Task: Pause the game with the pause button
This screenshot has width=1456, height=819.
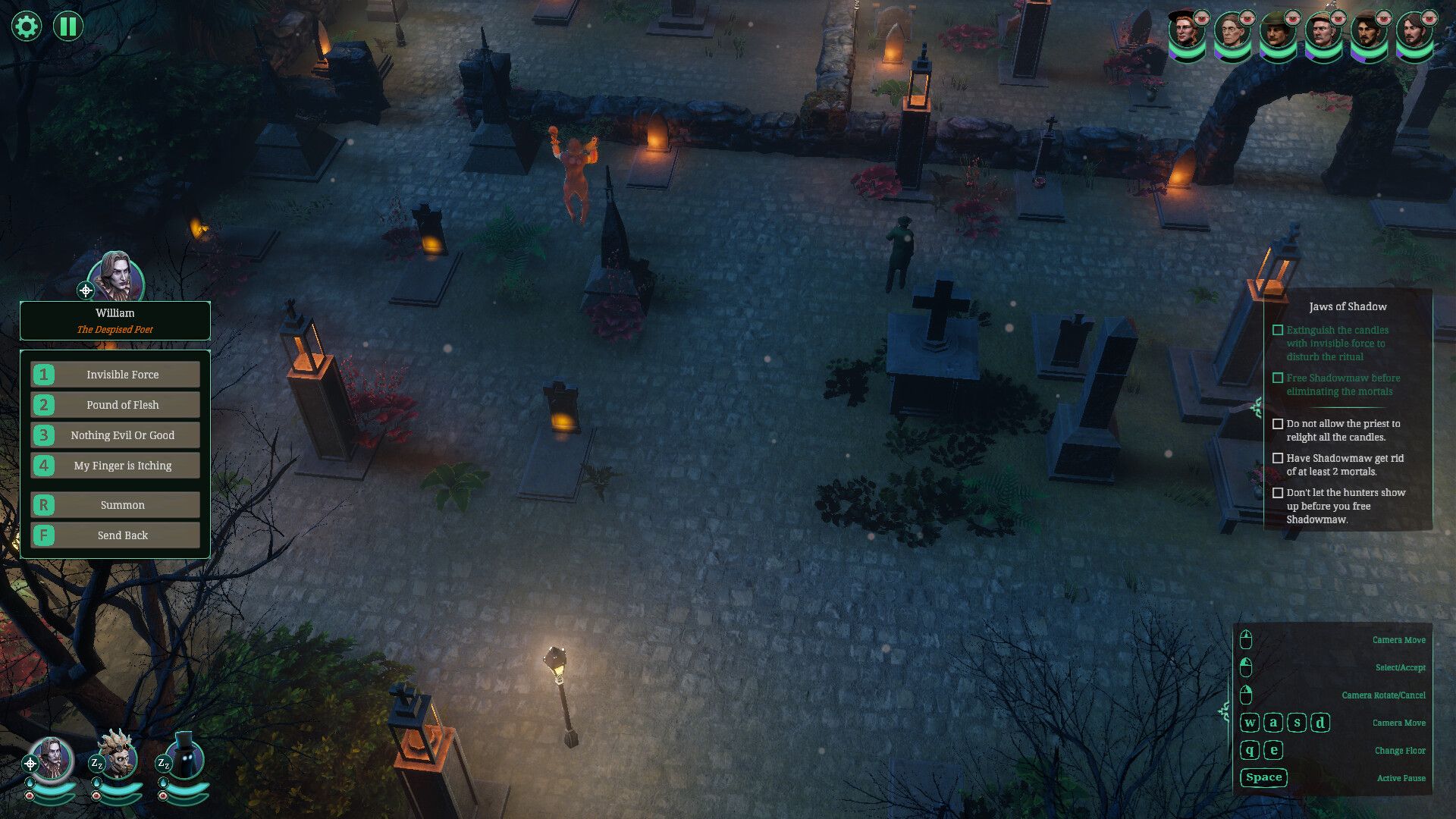Action: point(67,27)
